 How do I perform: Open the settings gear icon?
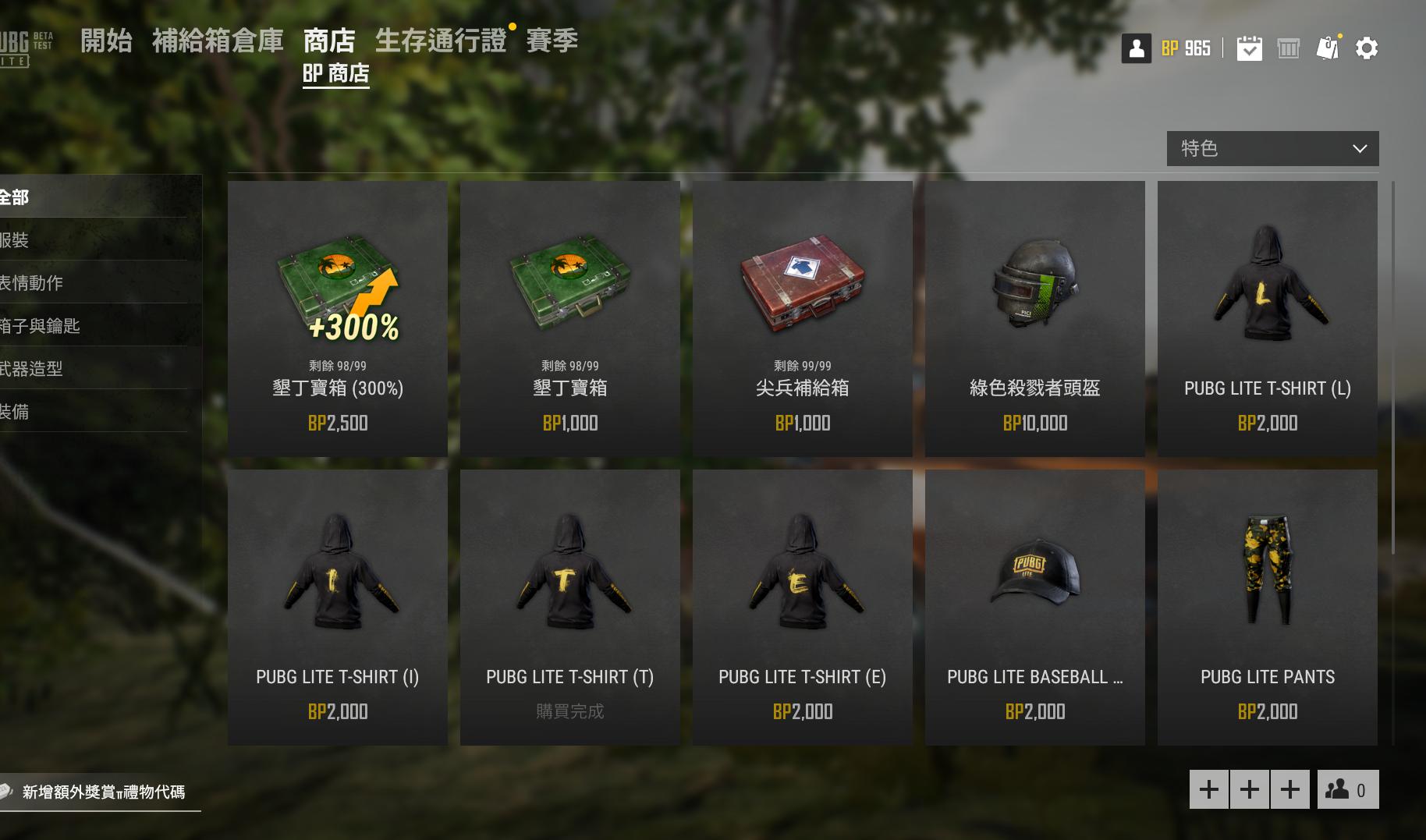1367,48
